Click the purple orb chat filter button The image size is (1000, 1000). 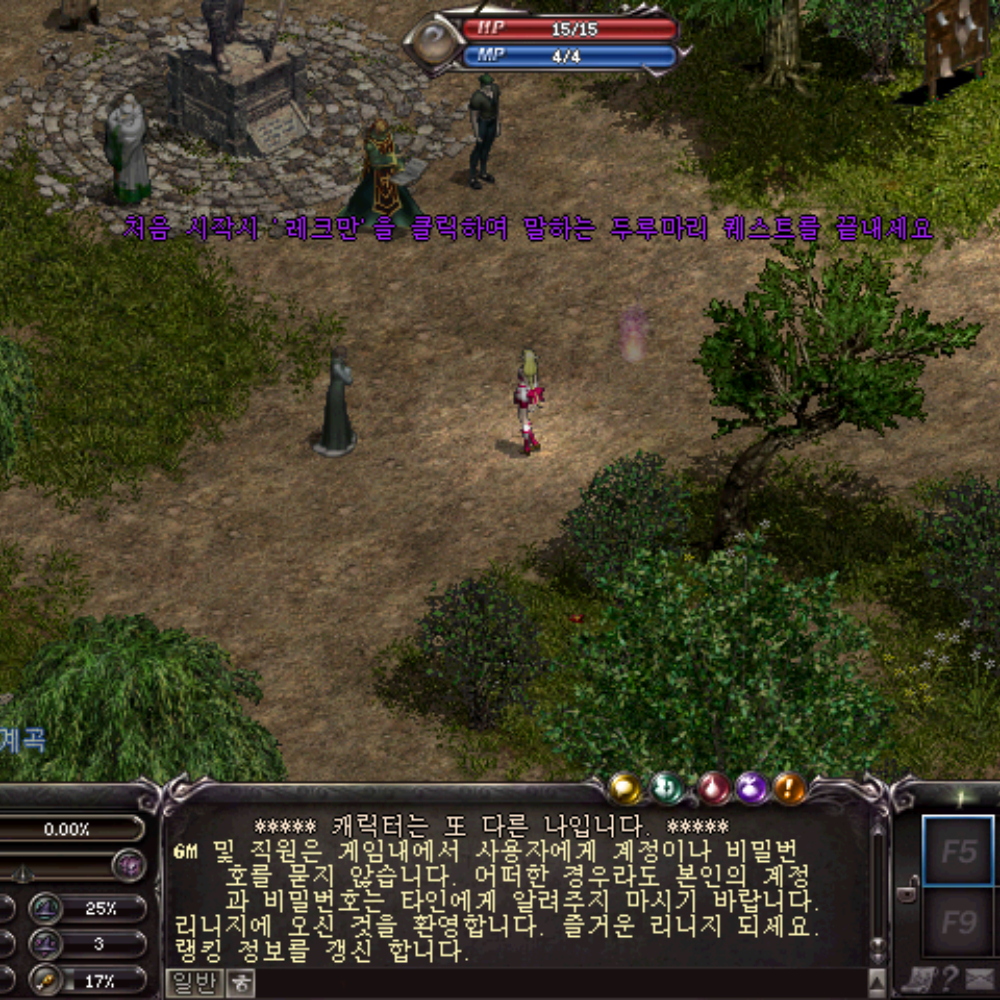coord(752,789)
